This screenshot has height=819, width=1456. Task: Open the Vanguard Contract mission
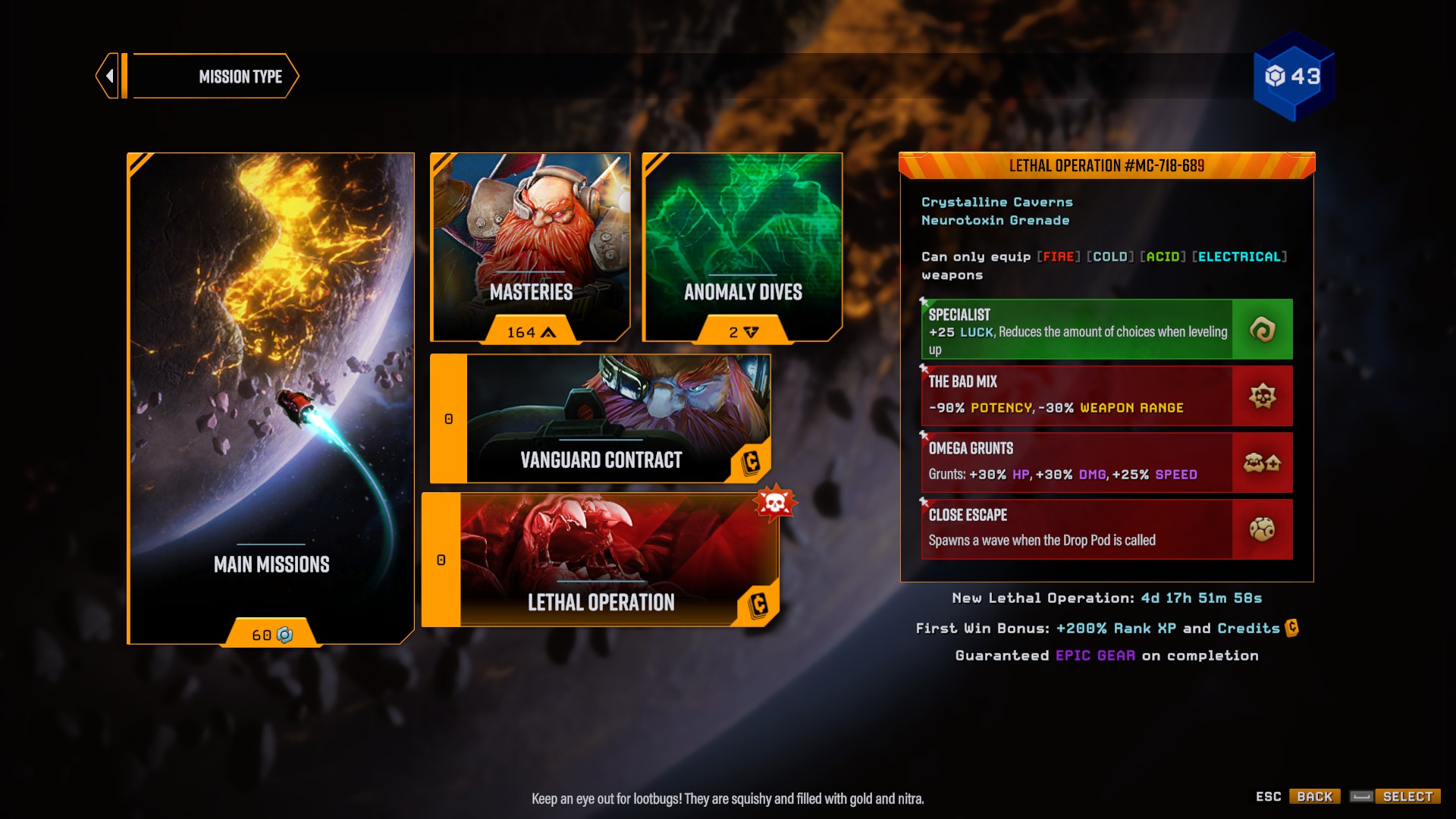[x=601, y=419]
